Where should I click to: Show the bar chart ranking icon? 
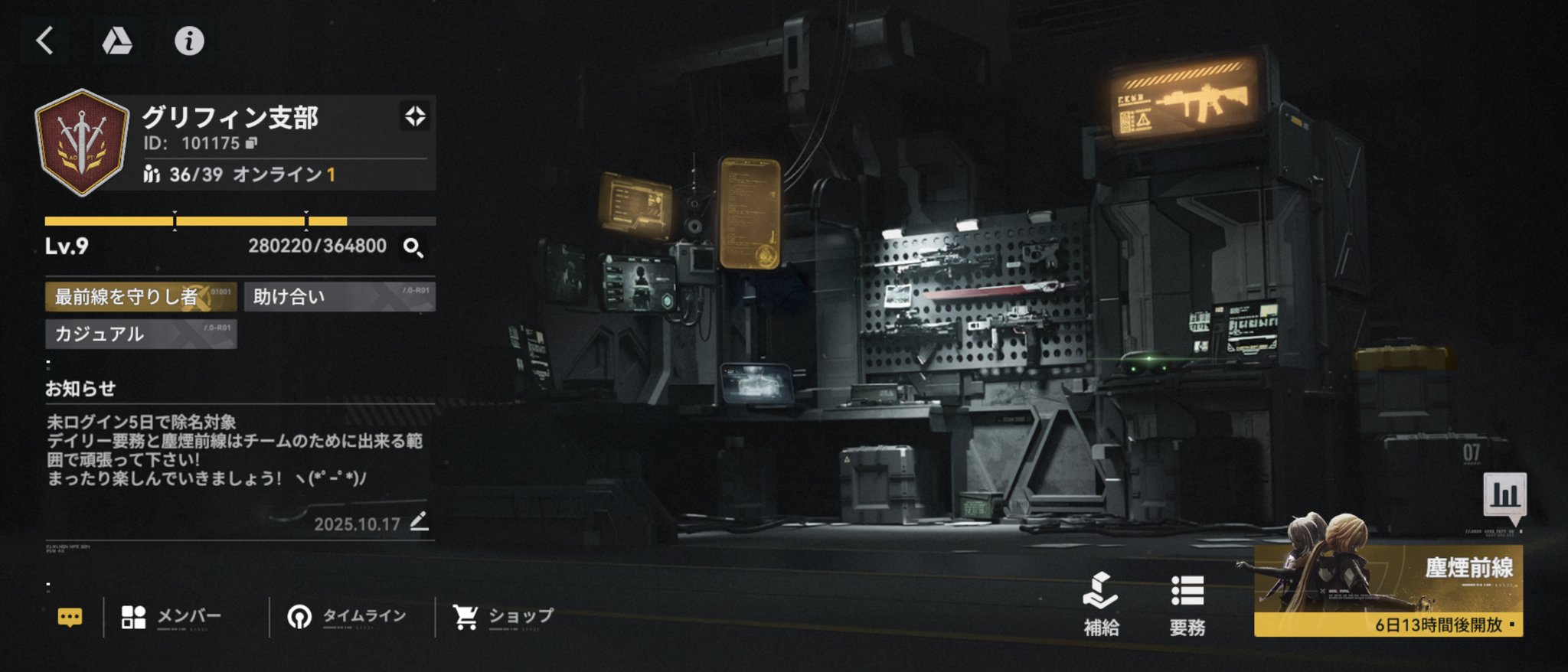(1504, 495)
